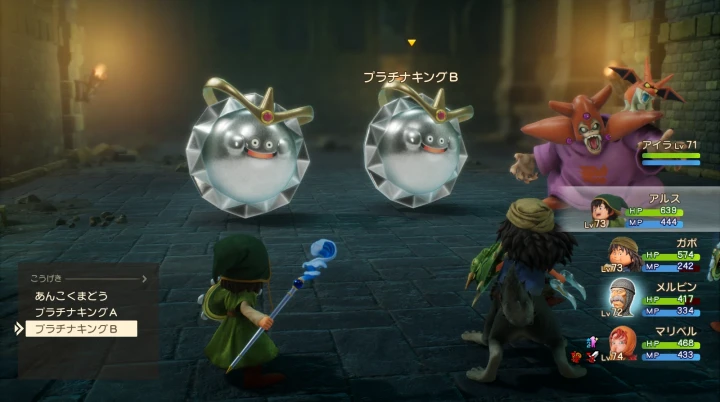Select あんこくまどう as attack target

click(x=72, y=296)
